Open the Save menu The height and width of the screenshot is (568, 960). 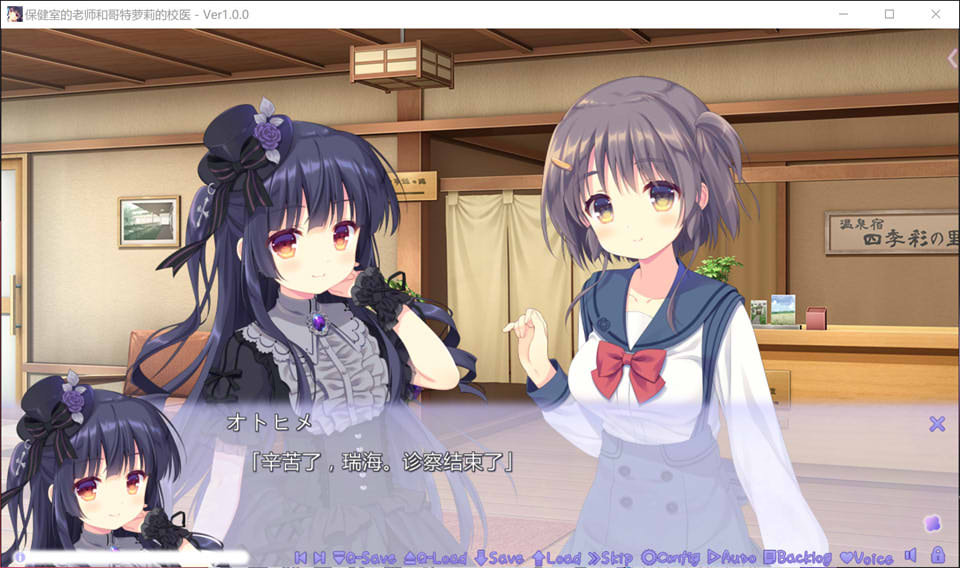click(x=498, y=558)
